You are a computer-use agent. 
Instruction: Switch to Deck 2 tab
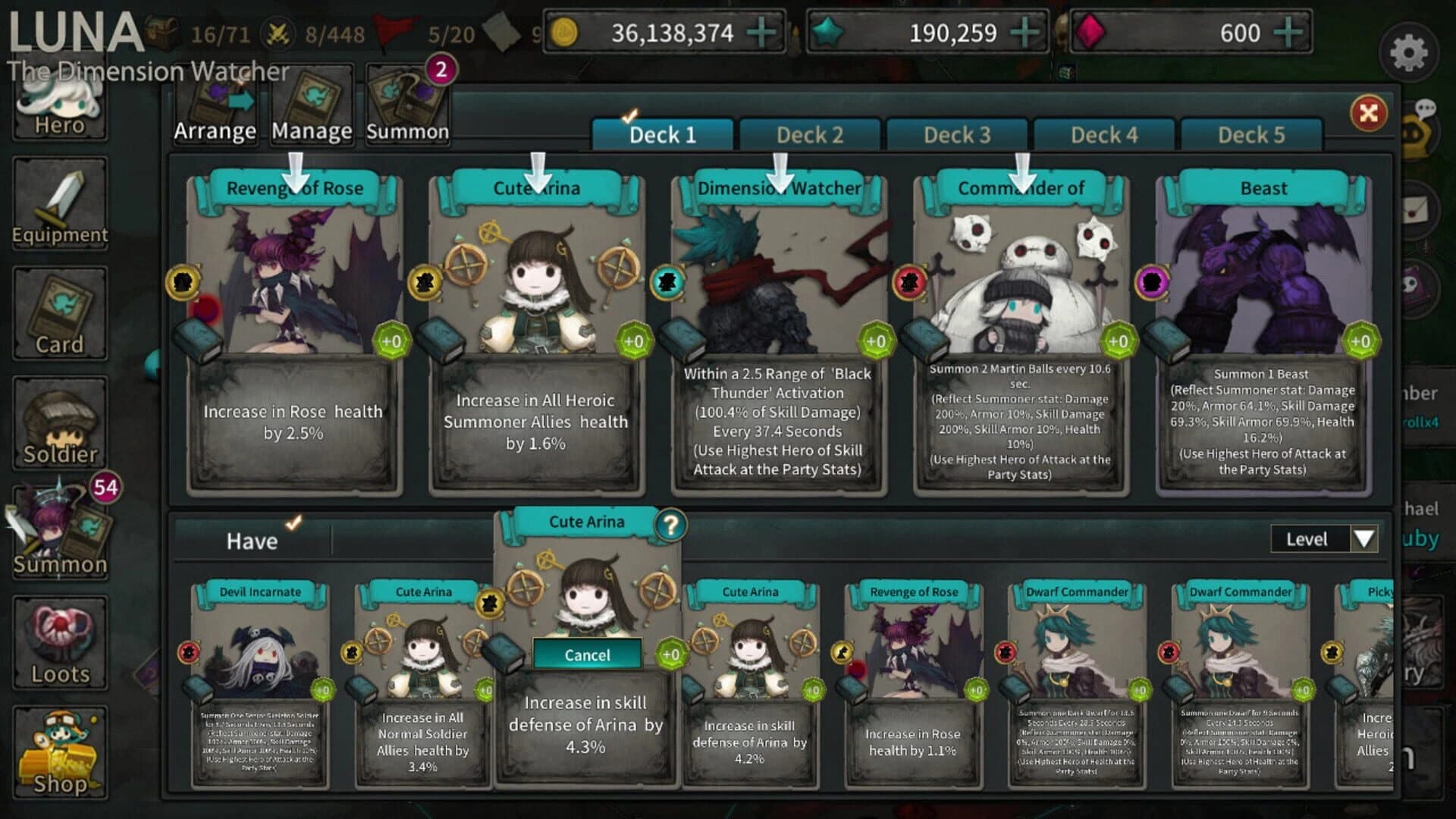tap(810, 134)
